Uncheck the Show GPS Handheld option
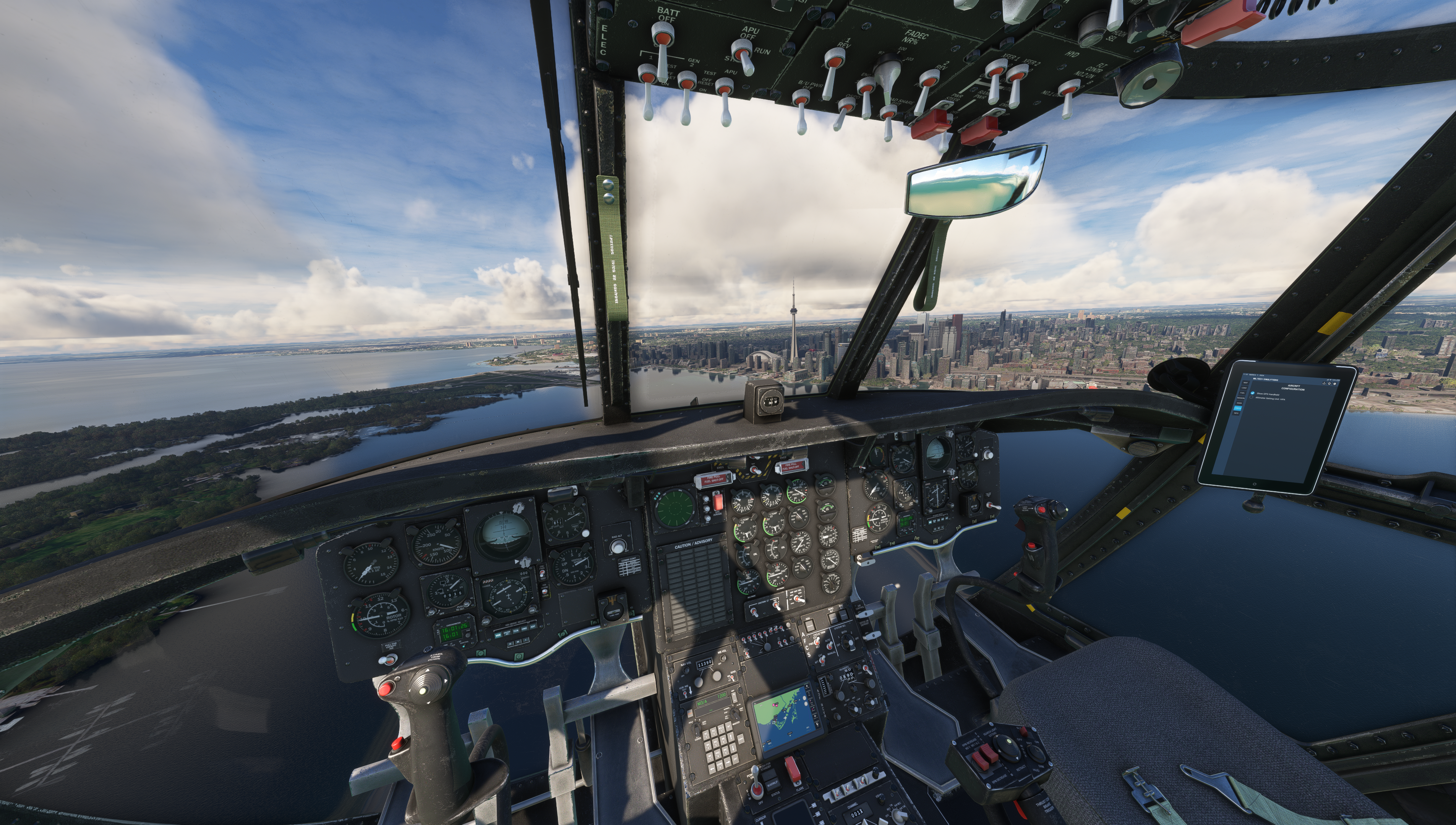The image size is (1456, 825). coord(1253,393)
